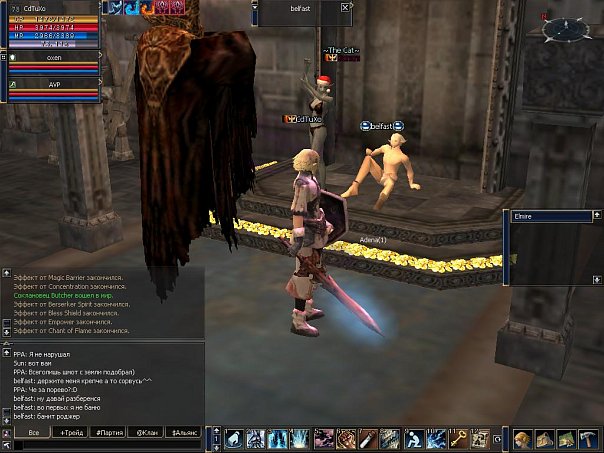Select party member oxen

coord(54,57)
